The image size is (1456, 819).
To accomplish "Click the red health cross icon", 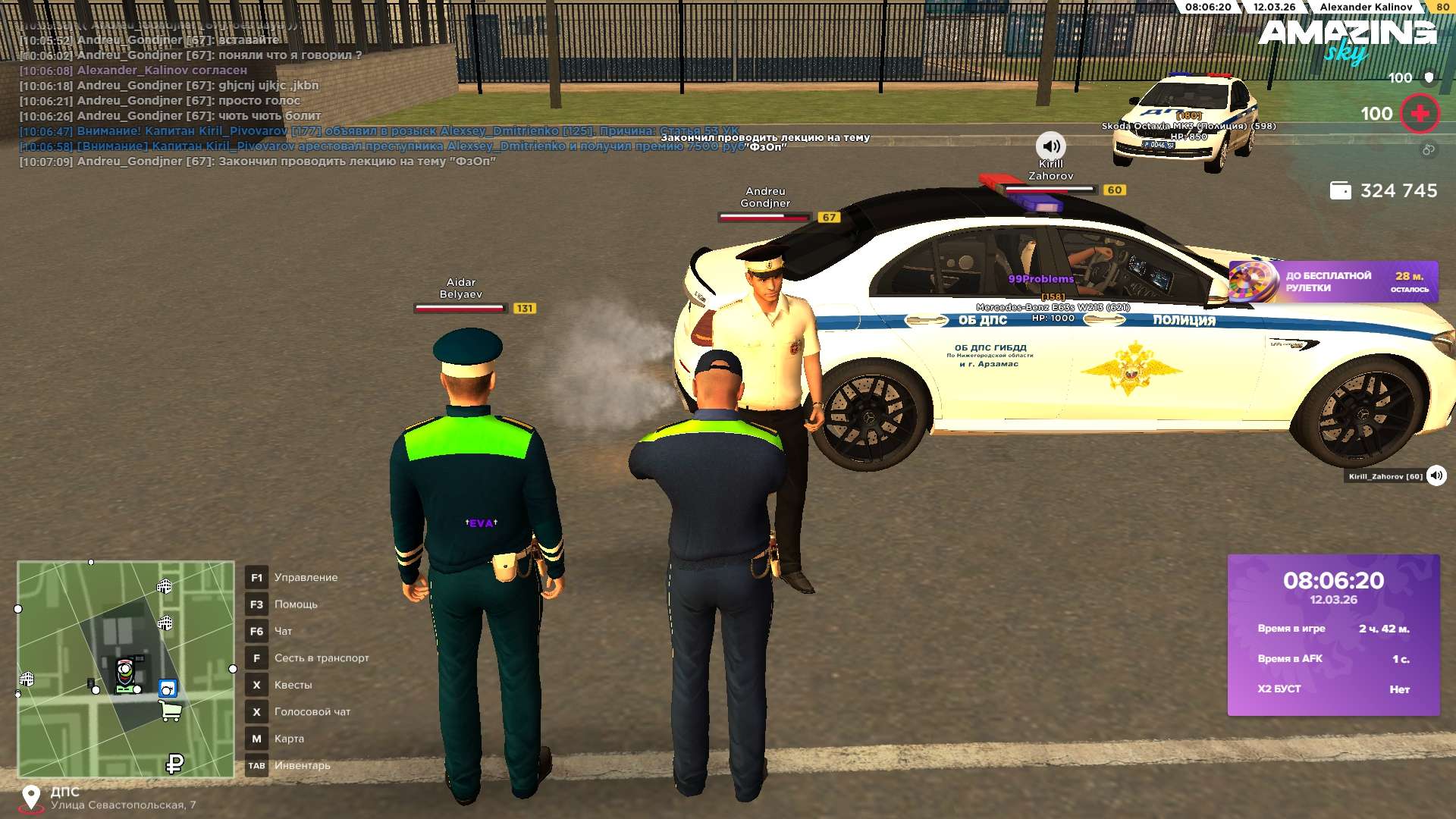I will (1419, 114).
